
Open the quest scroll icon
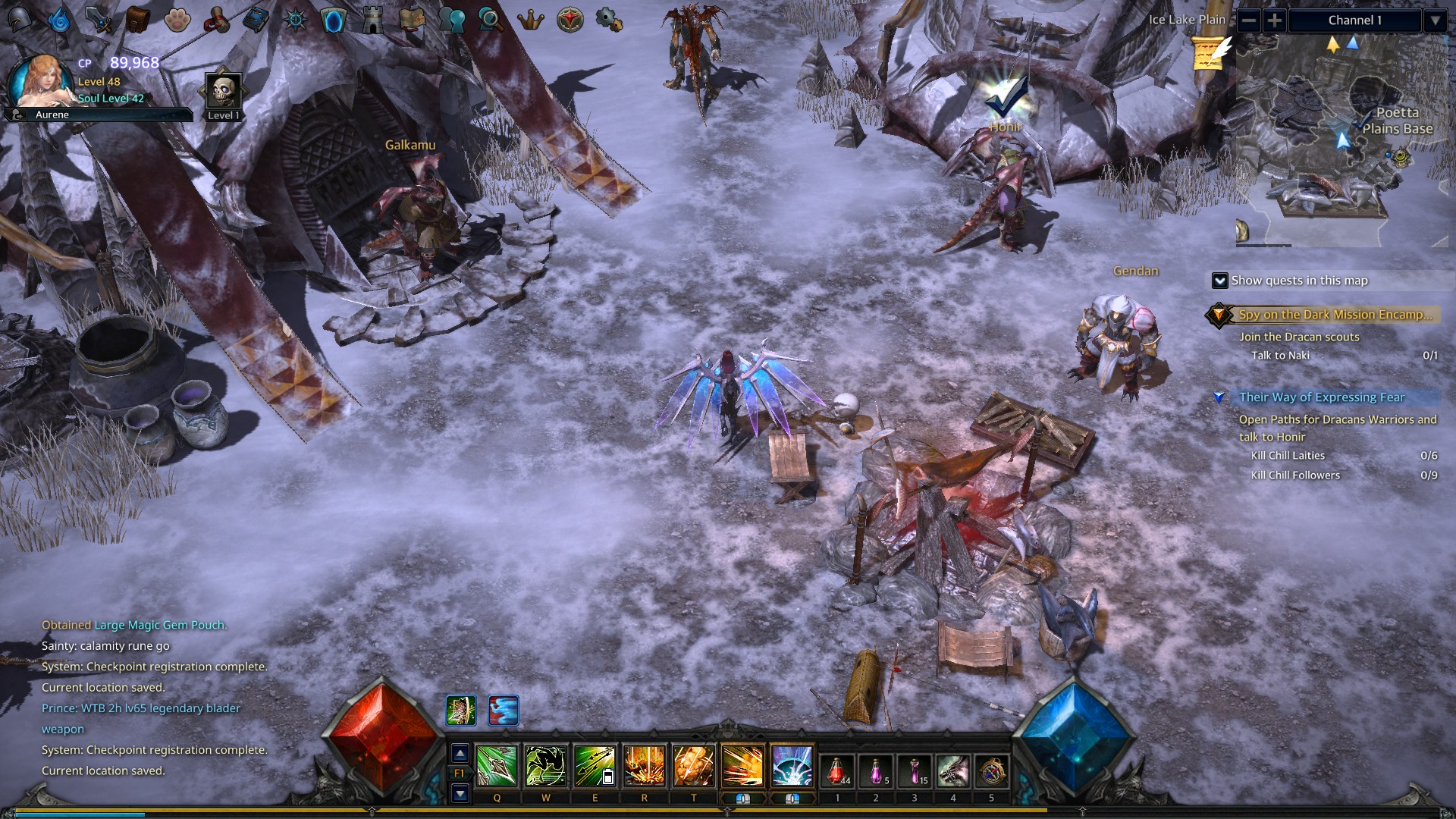(218, 21)
